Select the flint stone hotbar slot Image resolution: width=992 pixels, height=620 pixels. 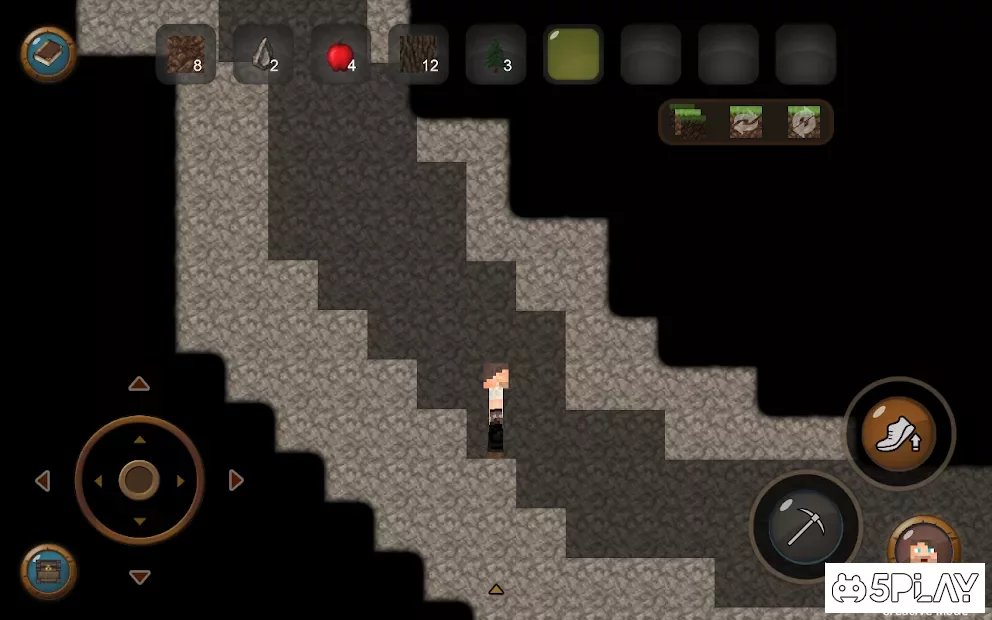263,54
